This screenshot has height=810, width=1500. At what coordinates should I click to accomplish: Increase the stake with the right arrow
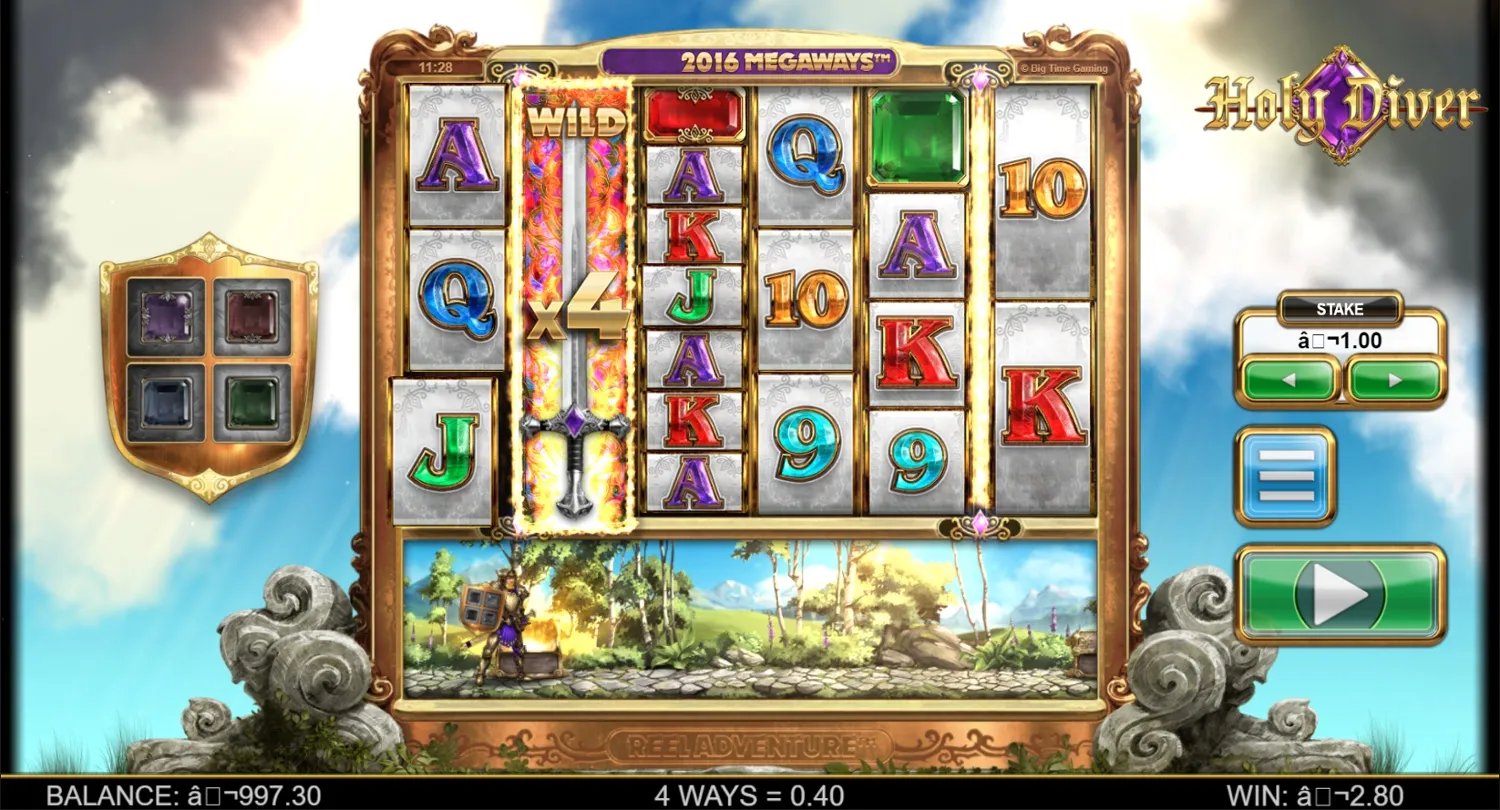click(x=1394, y=381)
